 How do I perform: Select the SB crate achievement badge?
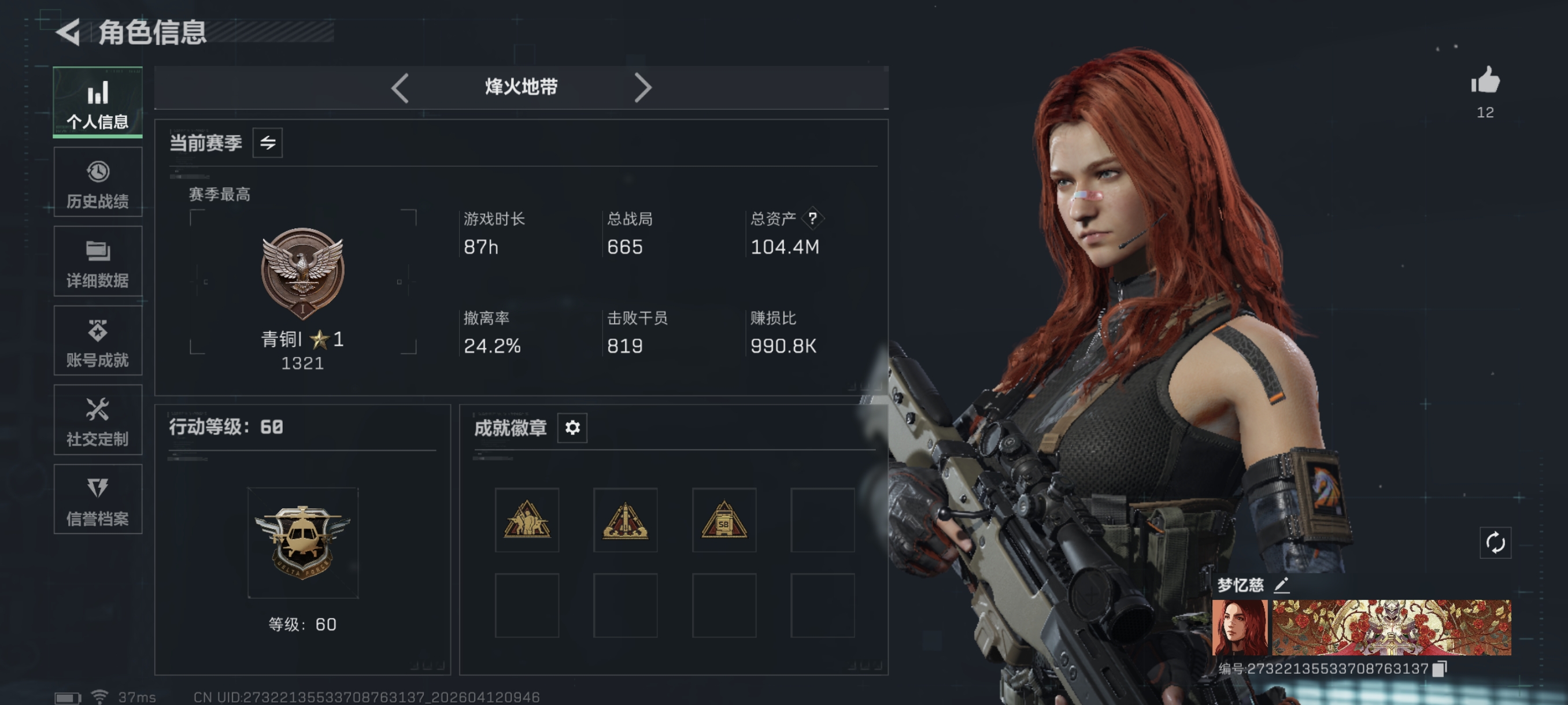724,520
